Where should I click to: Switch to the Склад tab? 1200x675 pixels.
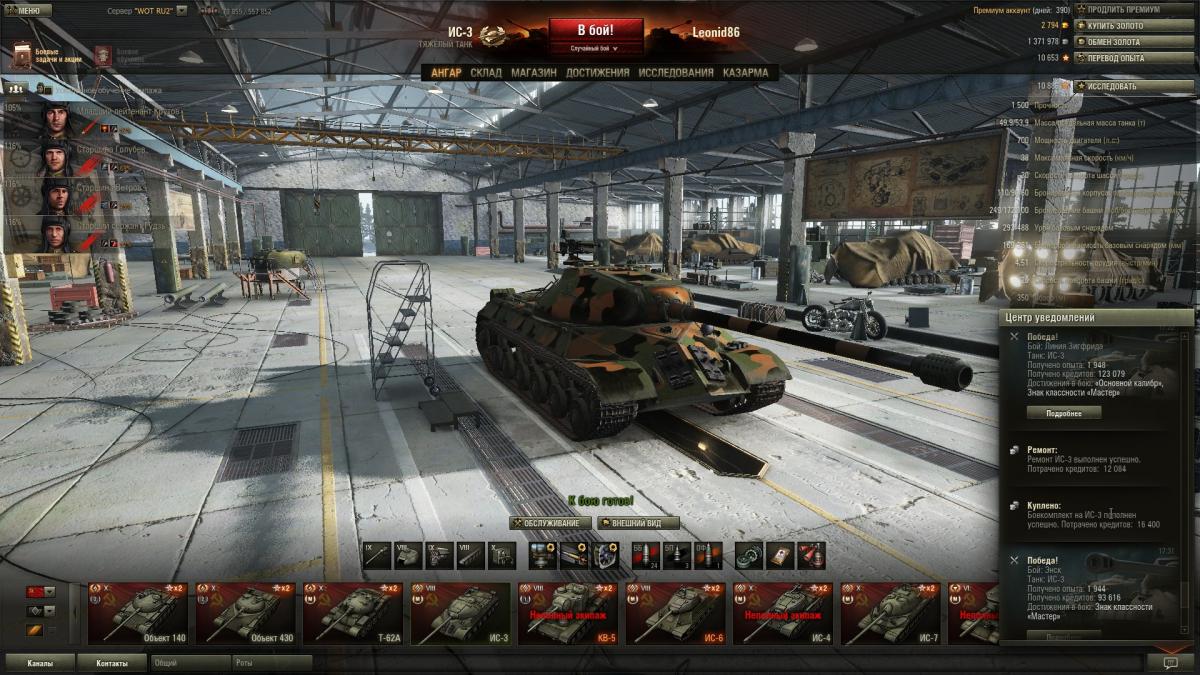click(x=486, y=73)
